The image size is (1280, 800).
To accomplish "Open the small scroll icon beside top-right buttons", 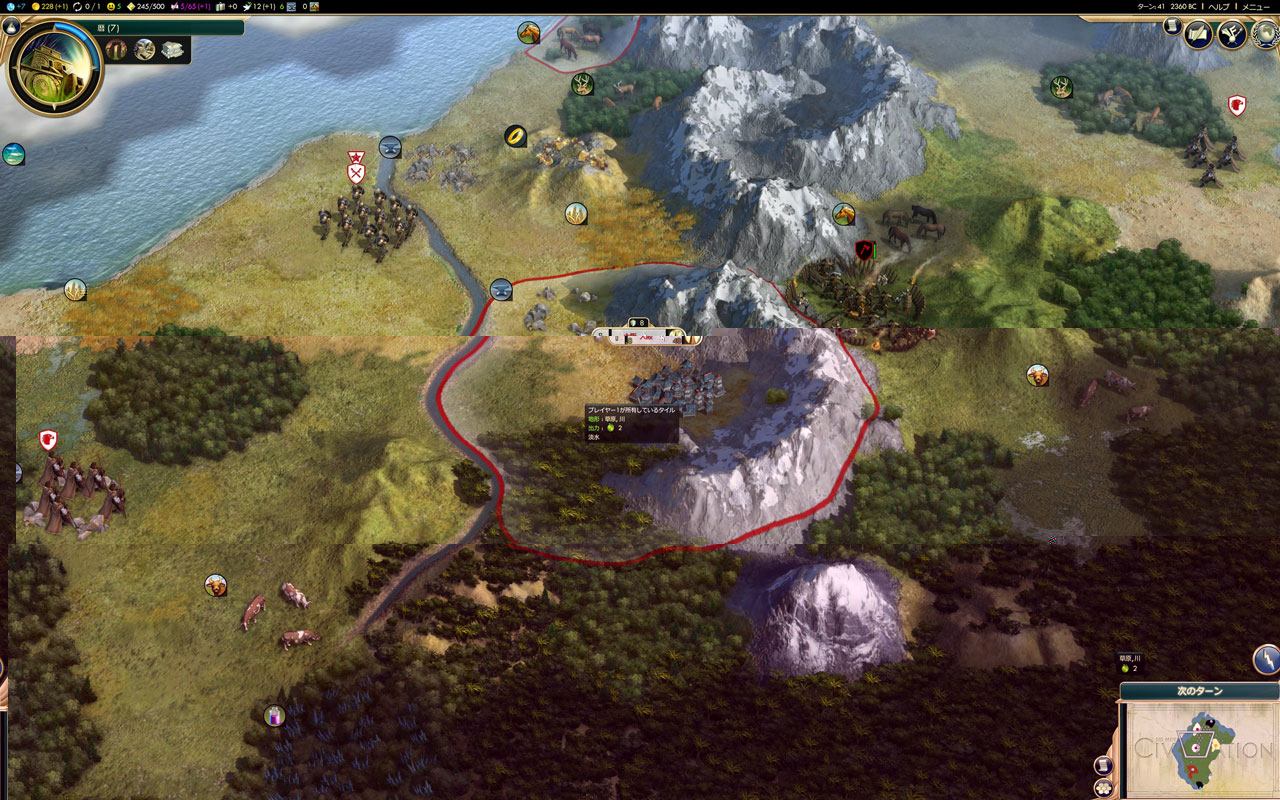I will pos(1172,27).
